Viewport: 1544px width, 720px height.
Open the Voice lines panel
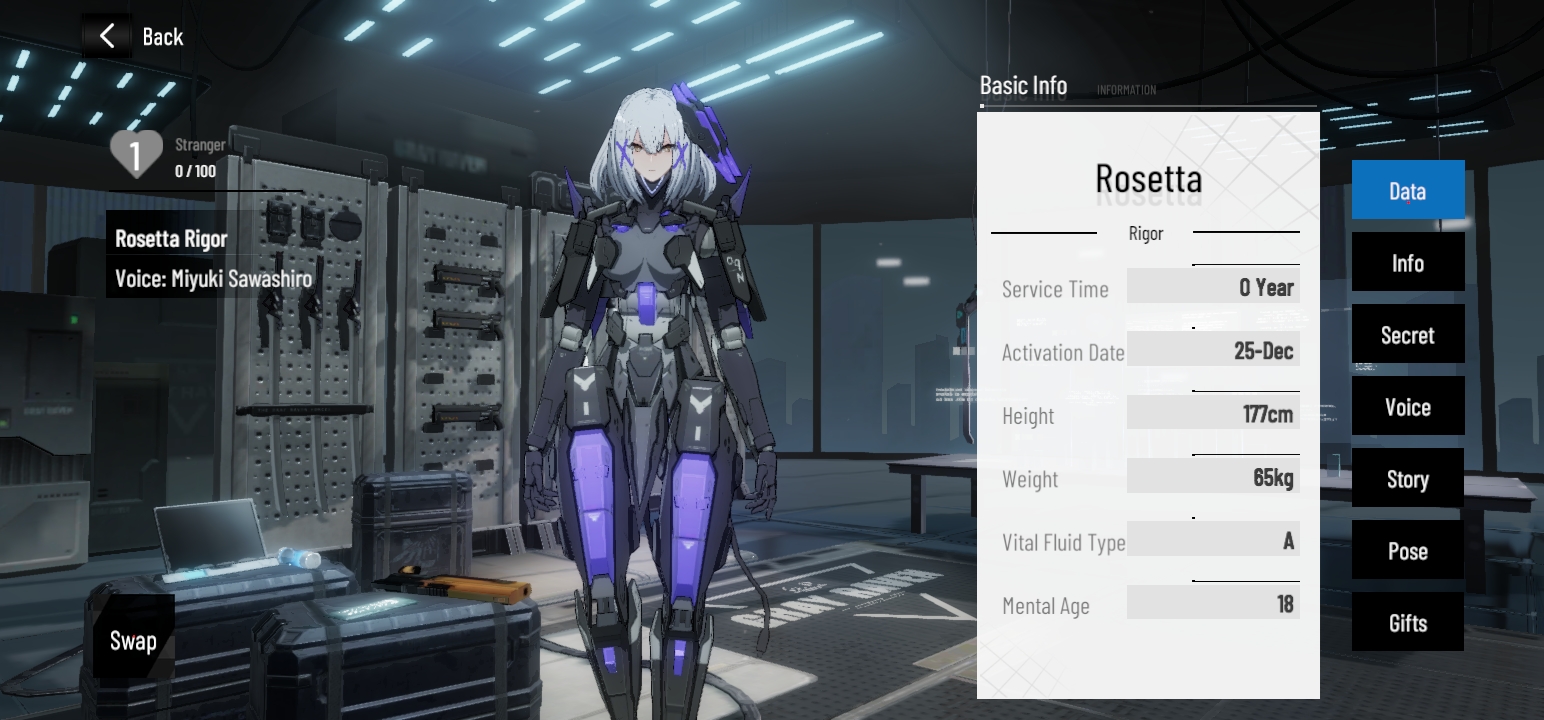click(1407, 406)
